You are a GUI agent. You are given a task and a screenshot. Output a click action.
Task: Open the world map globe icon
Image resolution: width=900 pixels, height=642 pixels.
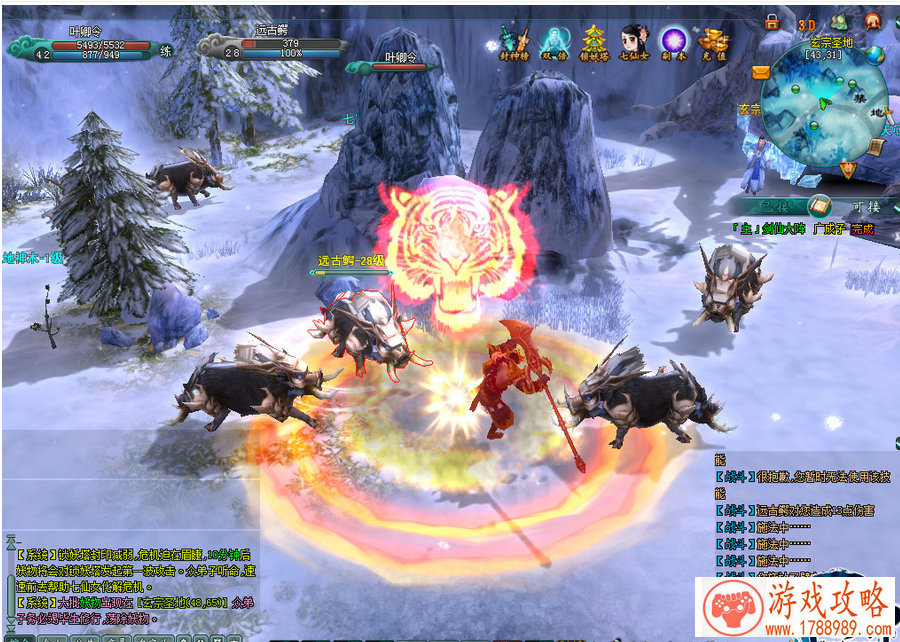(875, 56)
